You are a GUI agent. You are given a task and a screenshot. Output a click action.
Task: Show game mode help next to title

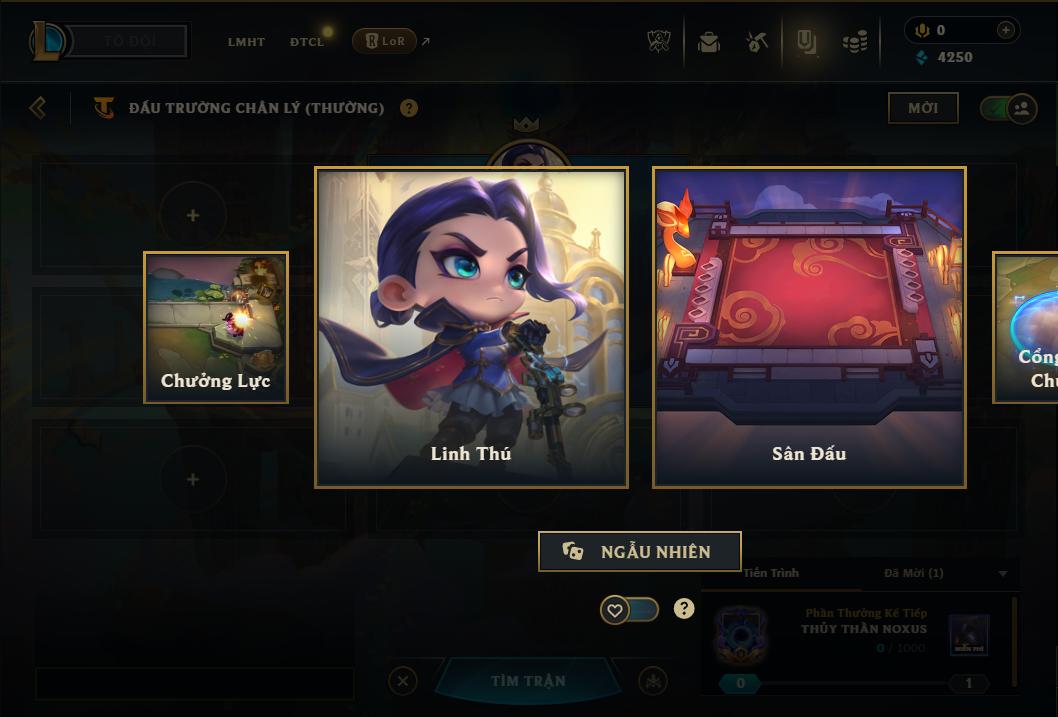coord(409,108)
